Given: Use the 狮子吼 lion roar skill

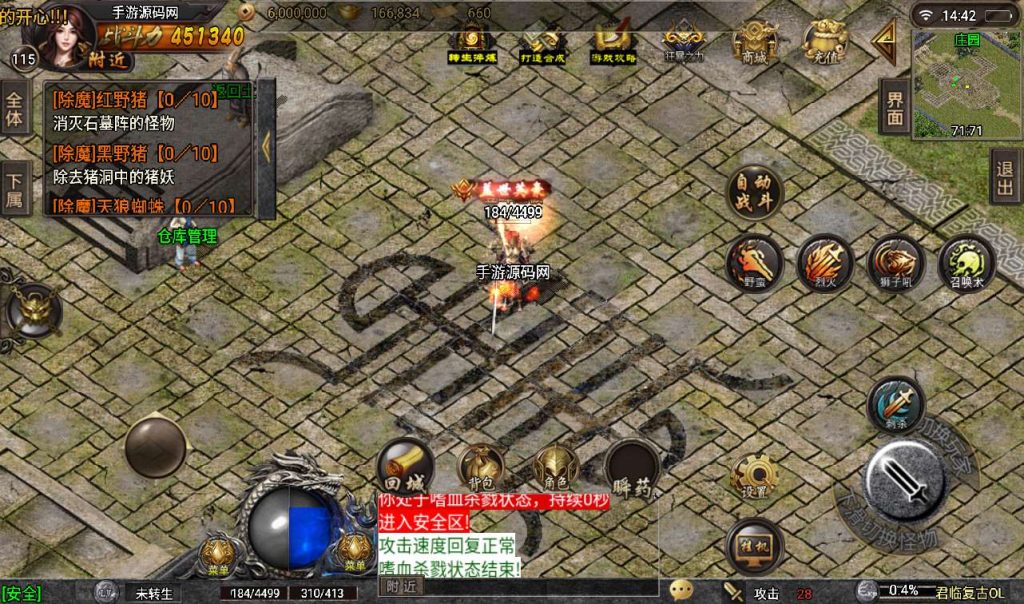Looking at the screenshot, I should [x=895, y=262].
